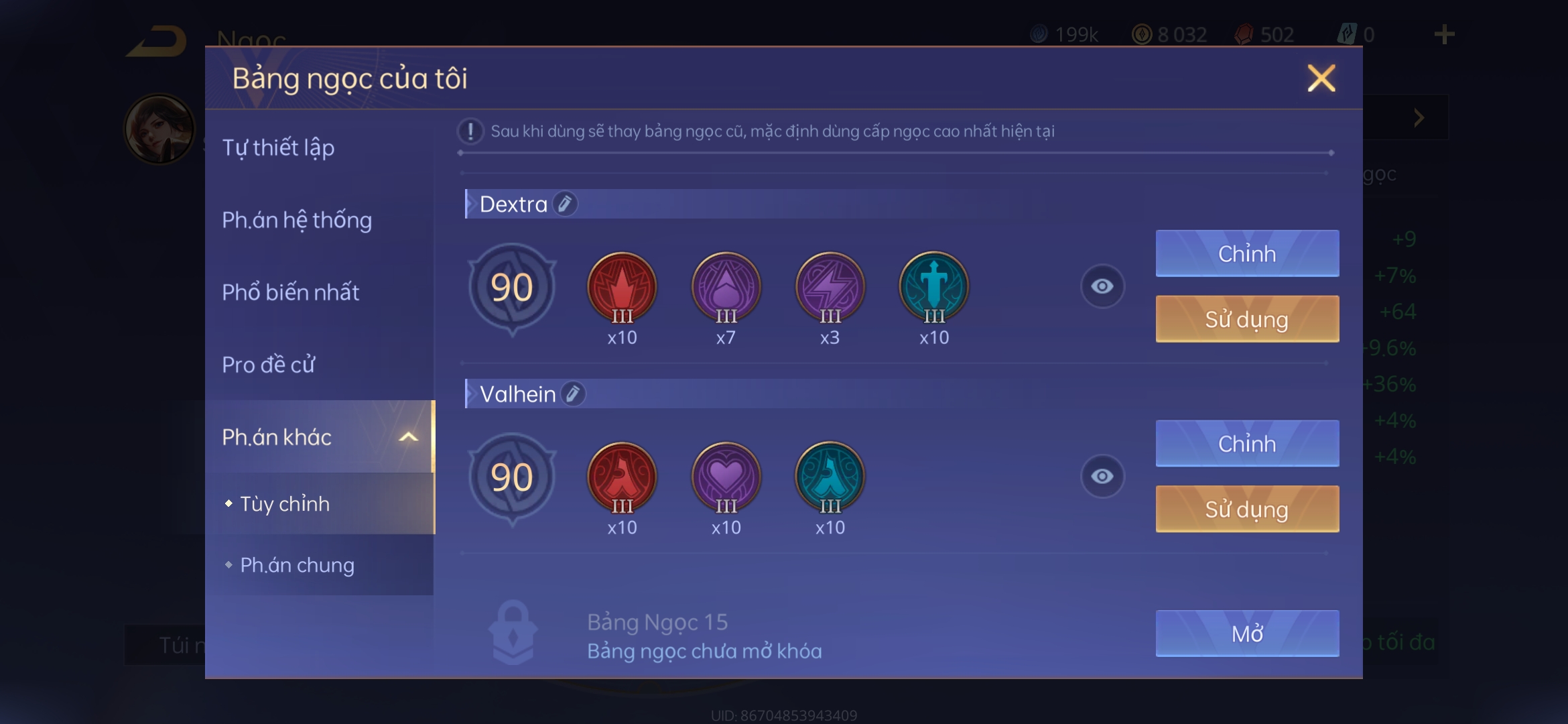Apply Dextra page with Sử dụng
Screen dimensions: 1568x724
point(1247,319)
